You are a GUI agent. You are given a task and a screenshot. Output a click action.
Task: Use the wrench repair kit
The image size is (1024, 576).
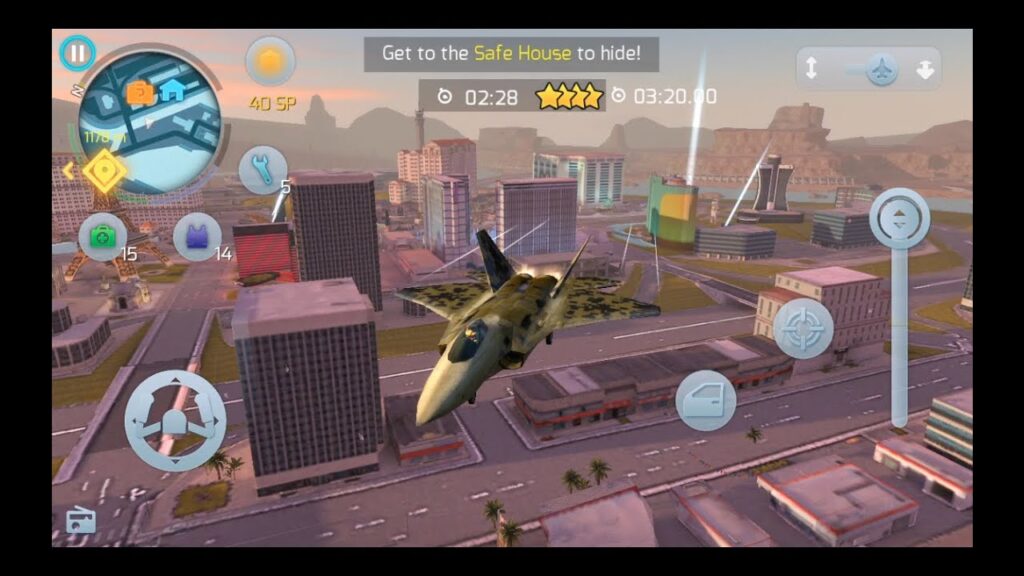262,170
